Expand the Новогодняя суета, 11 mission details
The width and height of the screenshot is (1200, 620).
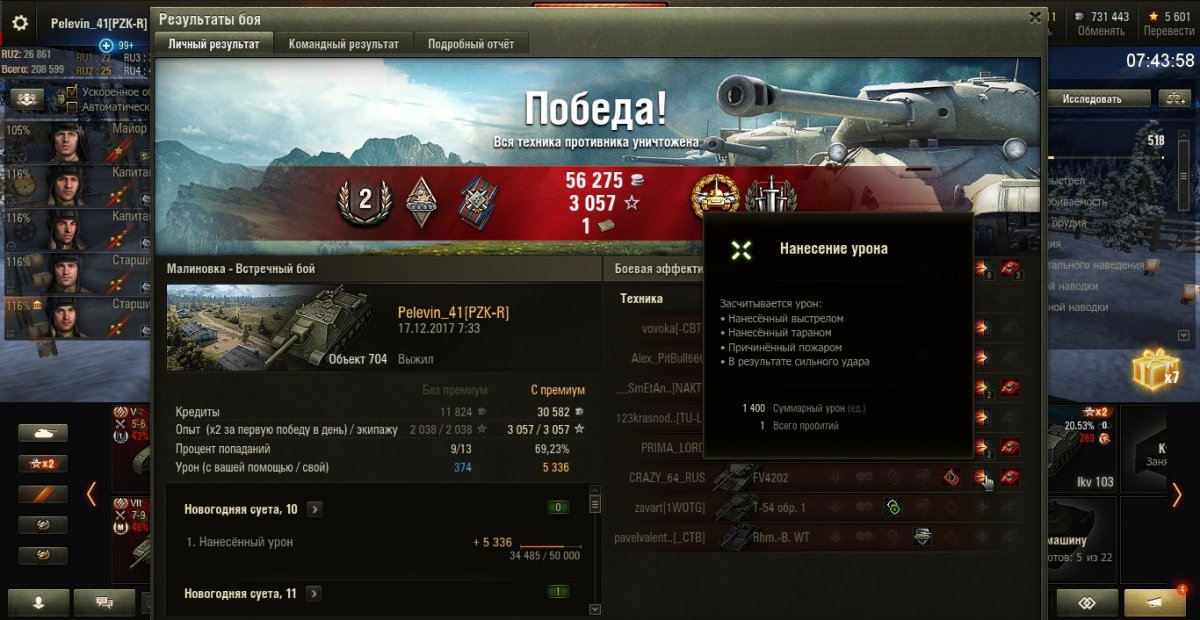[315, 593]
